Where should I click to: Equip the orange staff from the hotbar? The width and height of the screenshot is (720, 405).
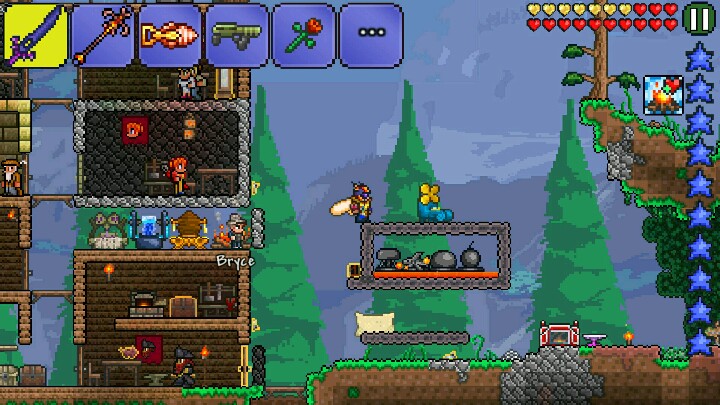coord(102,35)
